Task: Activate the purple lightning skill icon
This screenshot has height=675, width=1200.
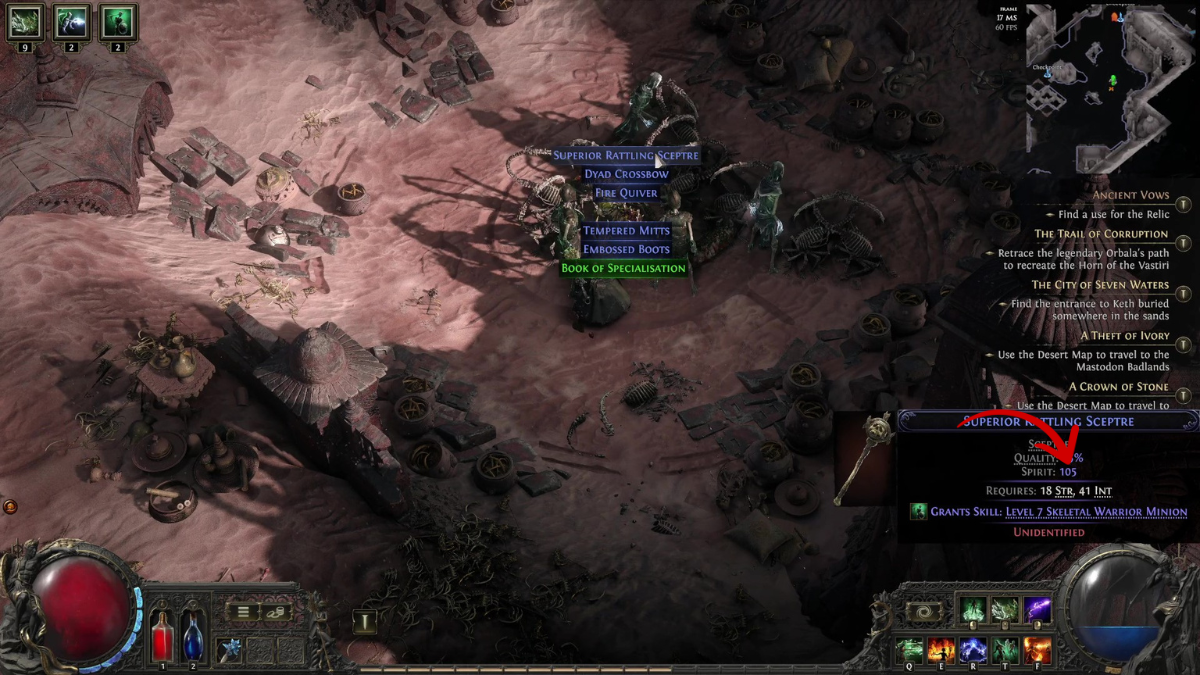Action: coord(1038,610)
